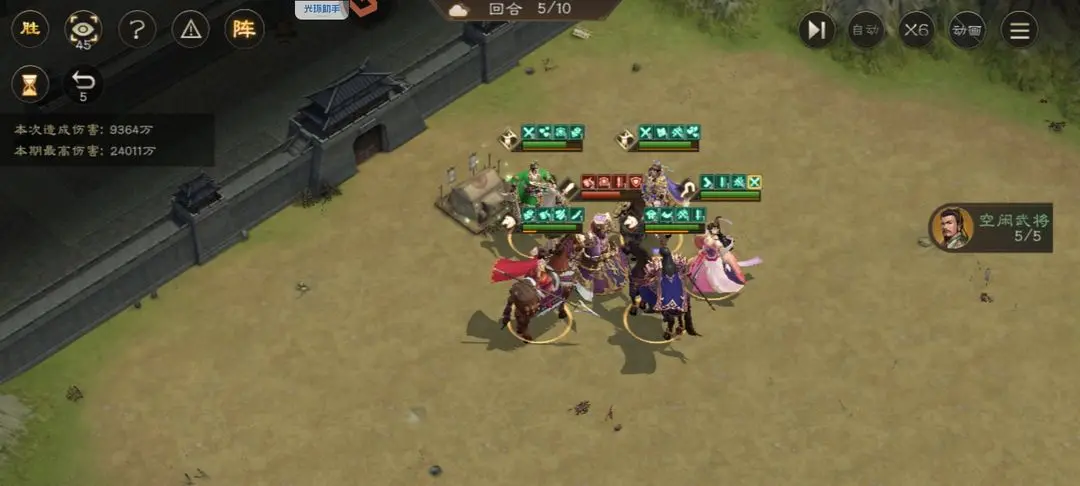This screenshot has height=486, width=1080.
Task: Open the 阵 formation button
Action: point(244,29)
